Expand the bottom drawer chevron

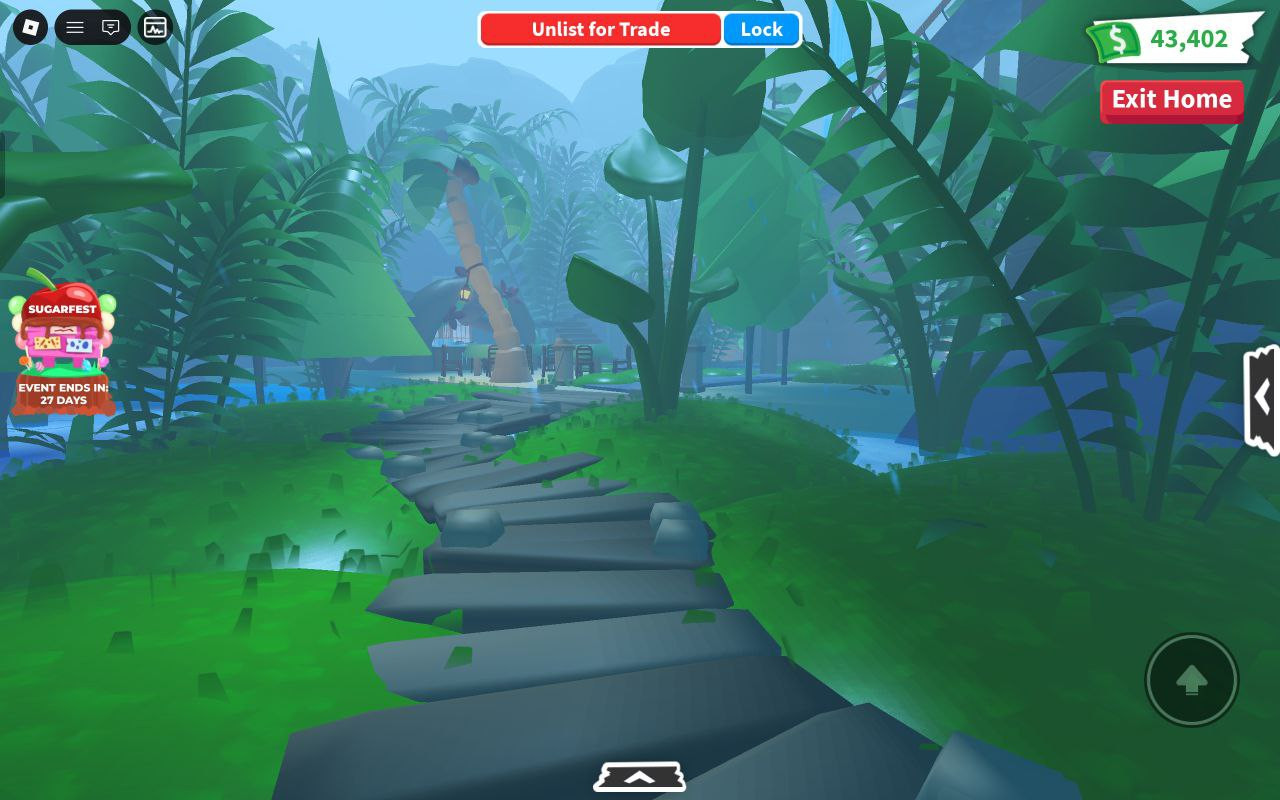pos(639,777)
